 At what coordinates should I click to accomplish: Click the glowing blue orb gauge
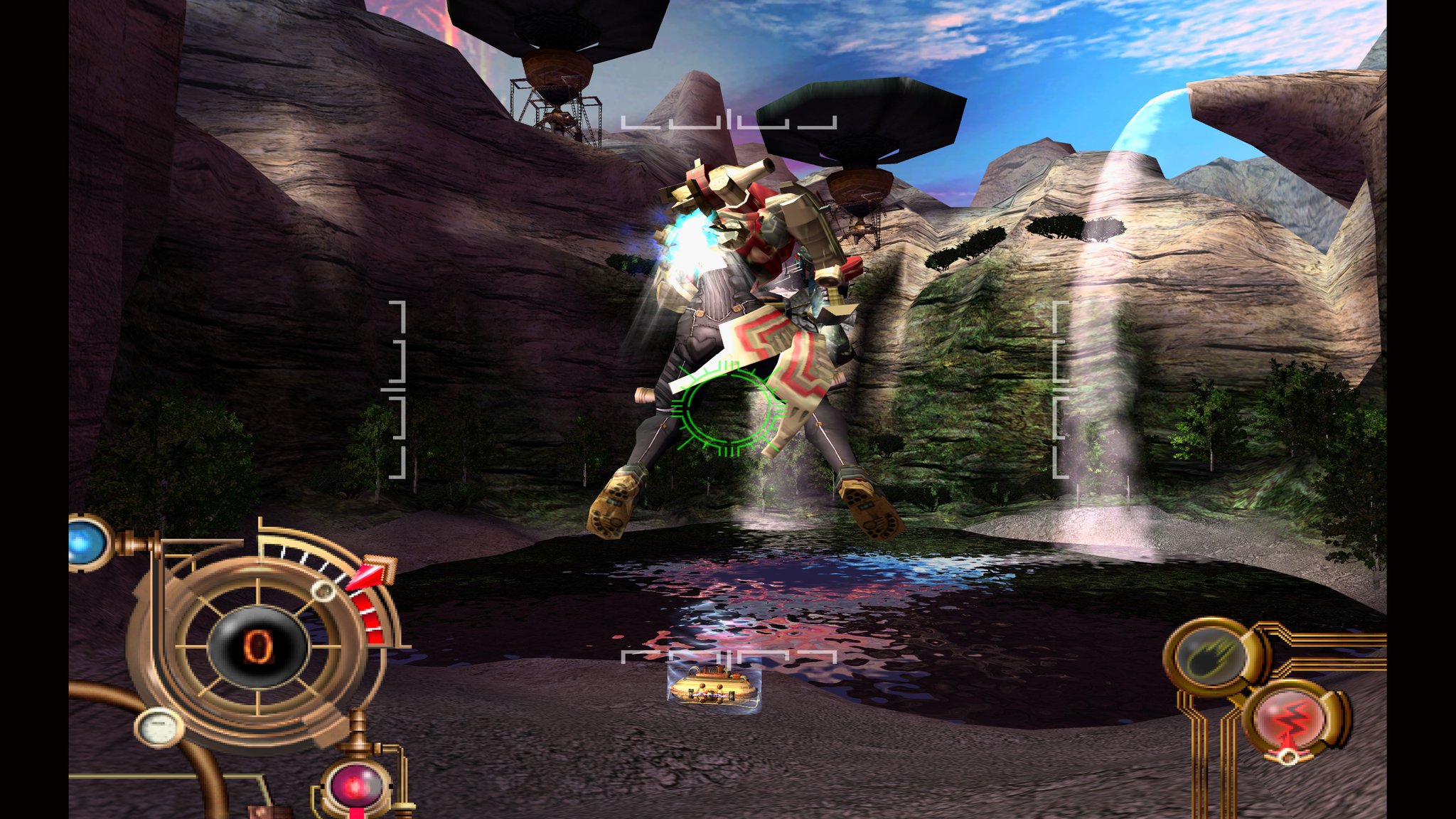85,542
